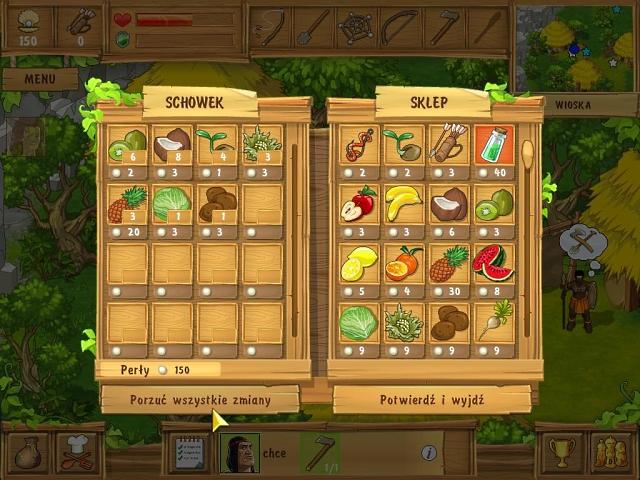Select the cabbage in the storage panel

click(172, 204)
